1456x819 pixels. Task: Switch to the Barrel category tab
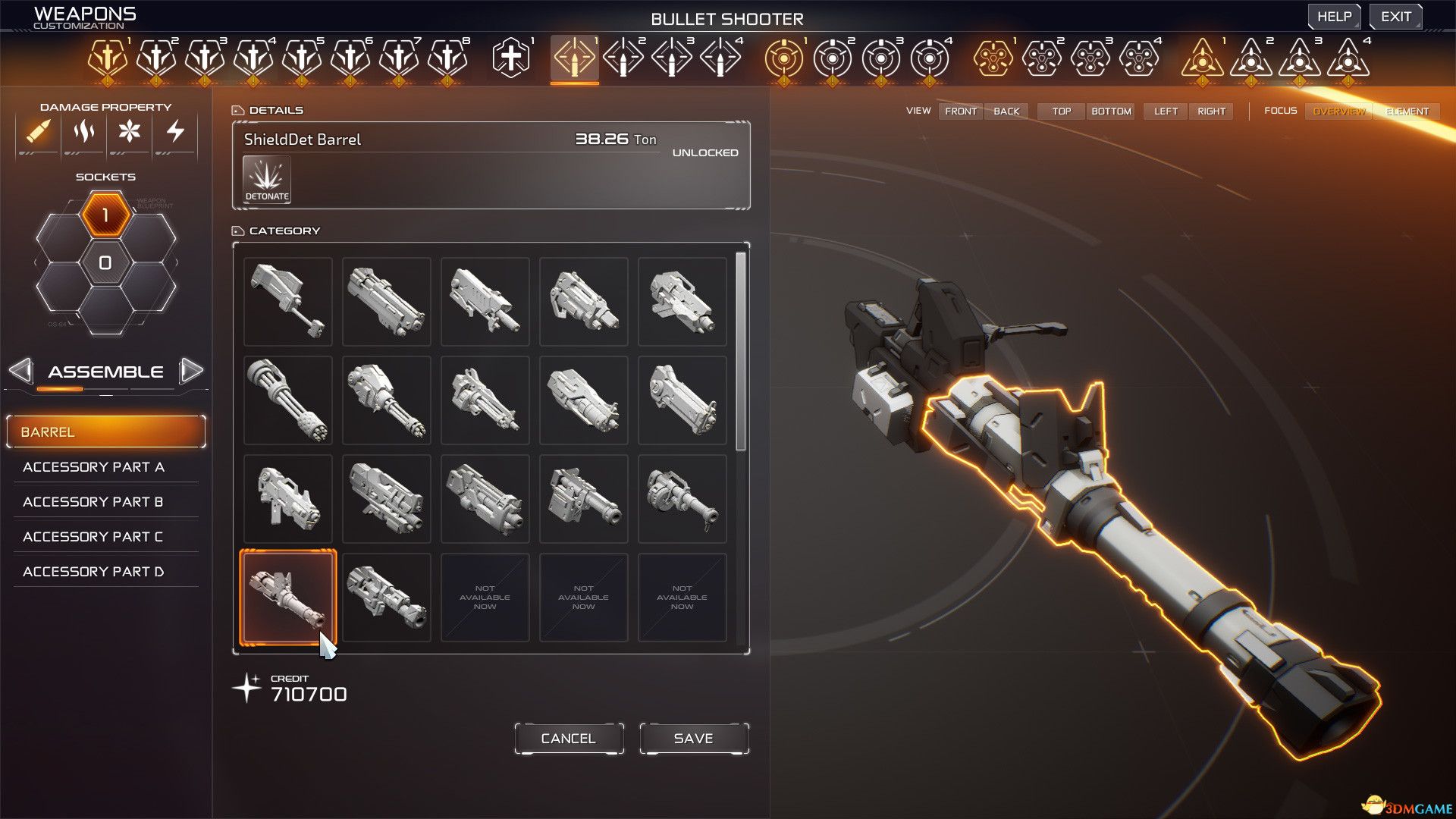[105, 431]
